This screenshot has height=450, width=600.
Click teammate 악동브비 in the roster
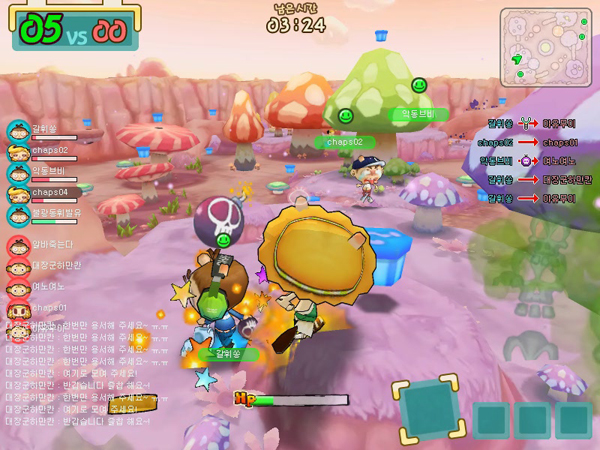click(48, 171)
